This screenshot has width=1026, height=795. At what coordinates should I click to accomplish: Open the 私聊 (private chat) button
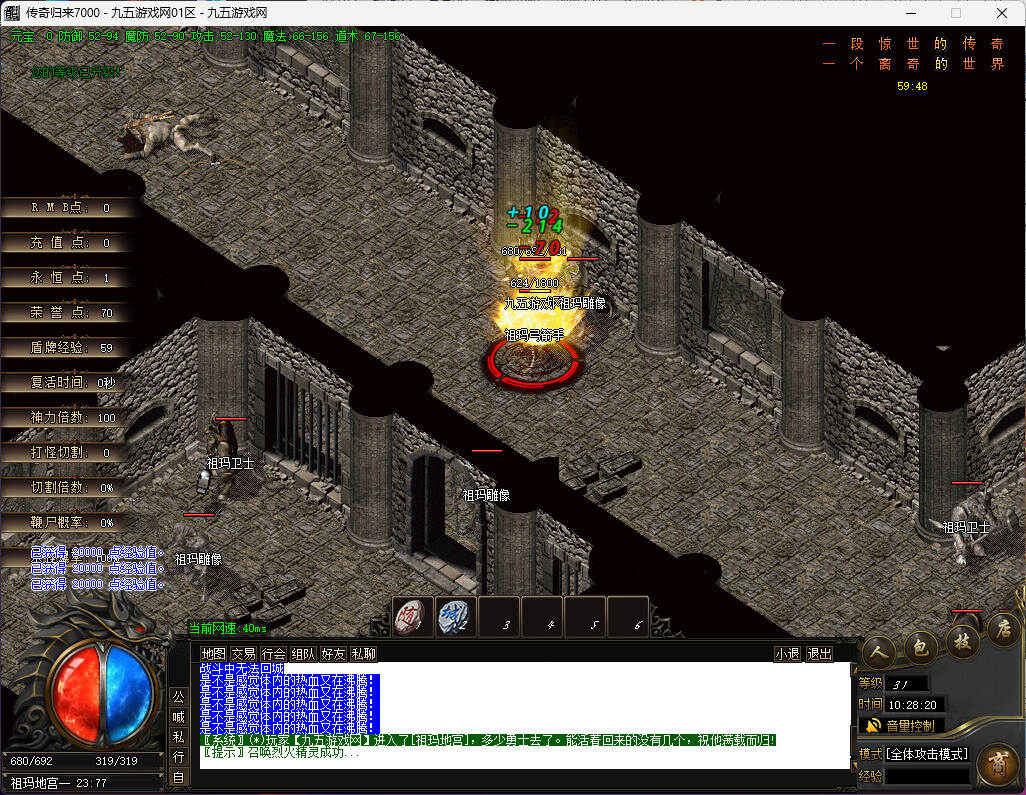pos(363,654)
